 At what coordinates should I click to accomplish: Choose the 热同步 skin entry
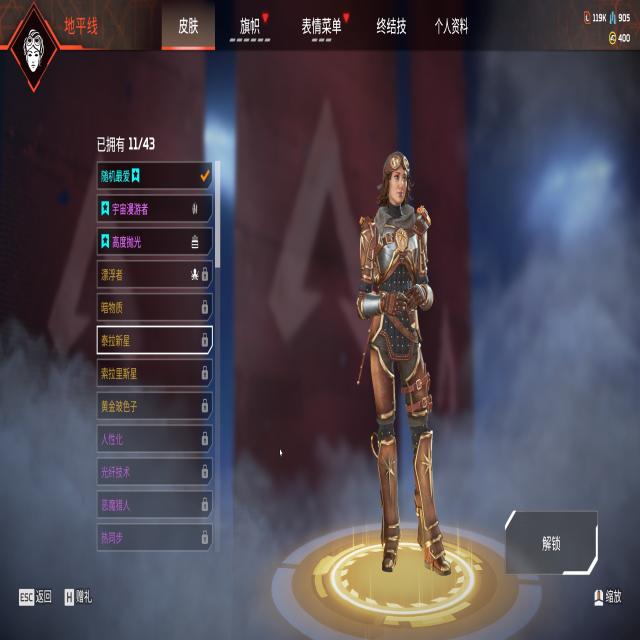[x=154, y=537]
